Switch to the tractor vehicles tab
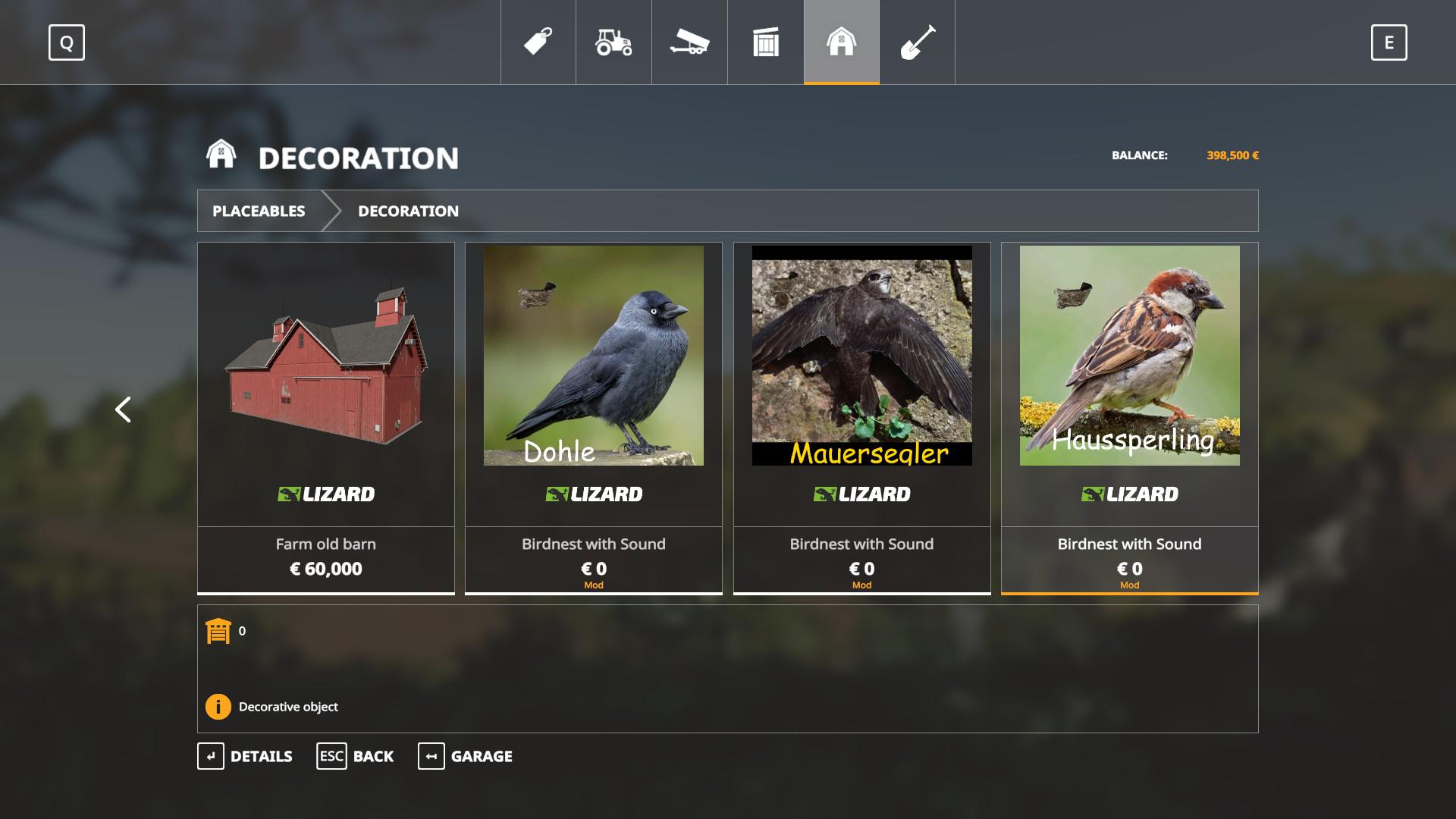The image size is (1456, 819). click(613, 42)
